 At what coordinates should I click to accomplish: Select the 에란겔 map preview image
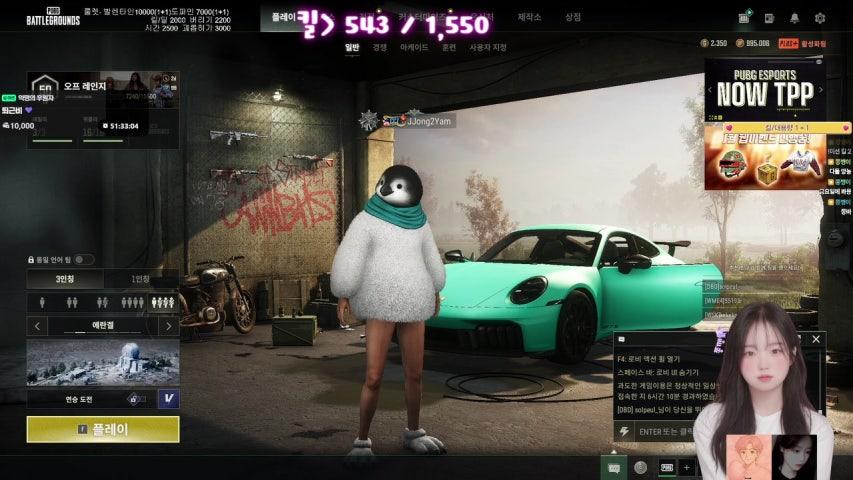(x=103, y=362)
